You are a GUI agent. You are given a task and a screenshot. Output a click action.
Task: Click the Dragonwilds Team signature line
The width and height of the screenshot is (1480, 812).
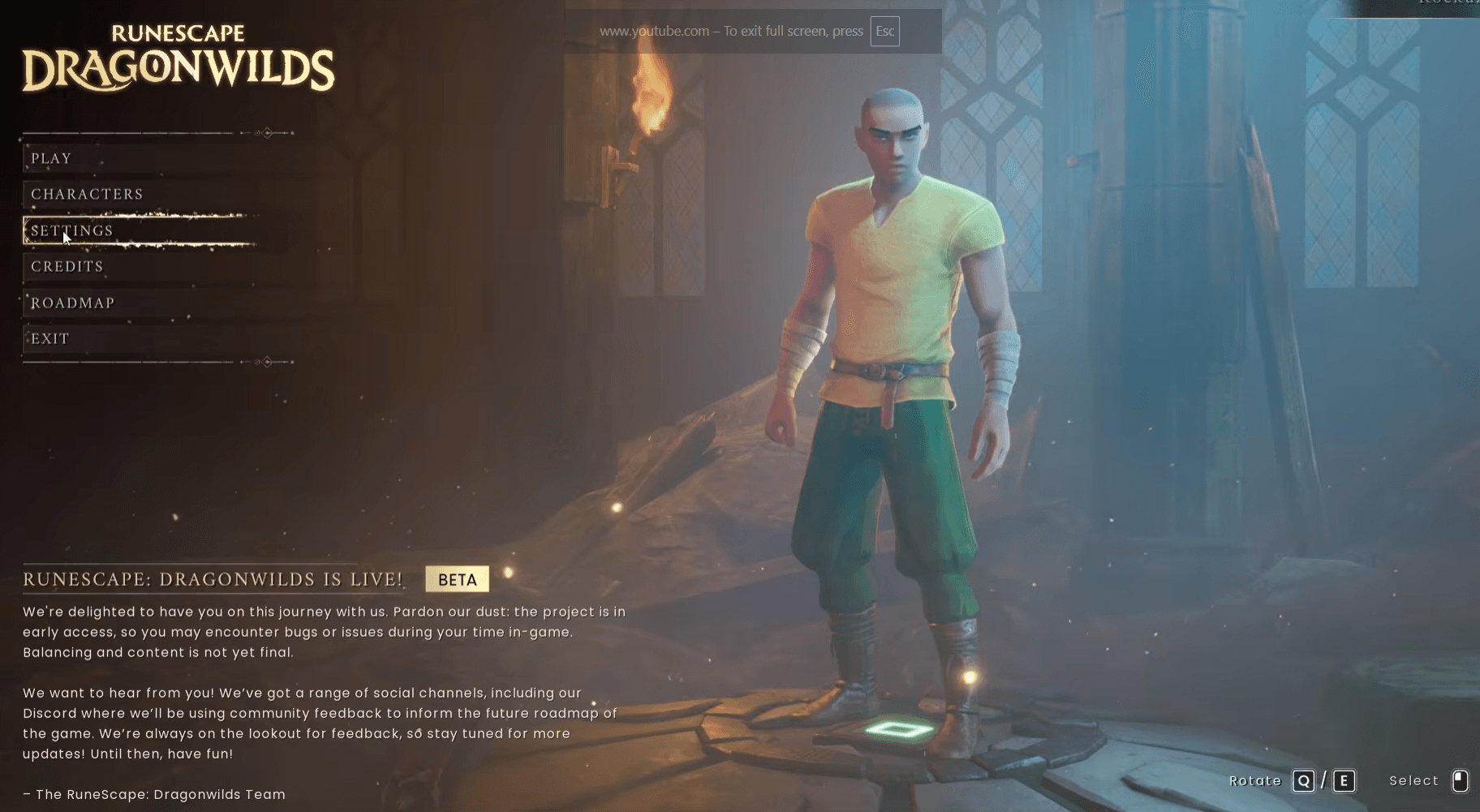[153, 794]
